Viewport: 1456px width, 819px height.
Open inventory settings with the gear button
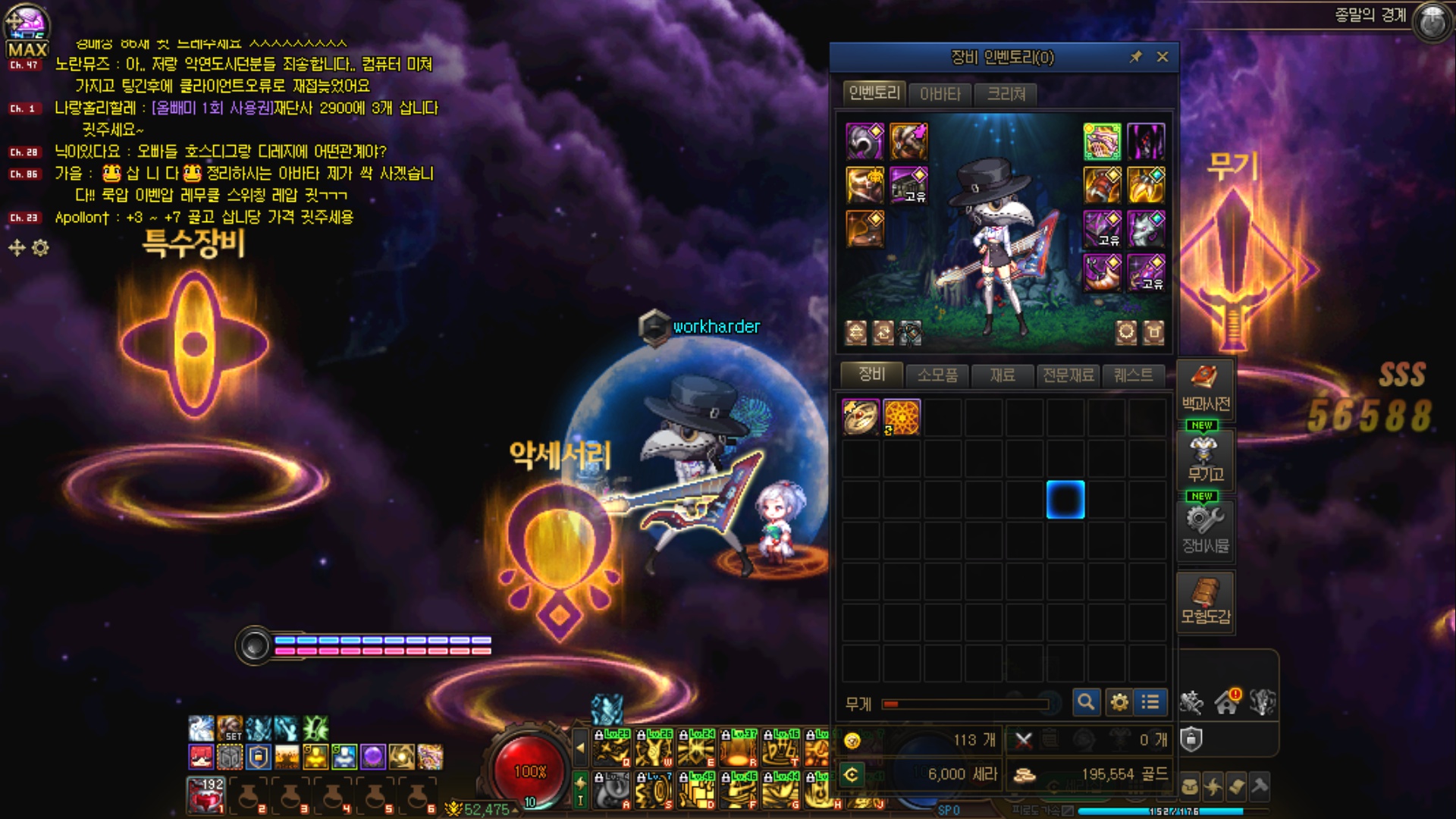tap(1119, 702)
